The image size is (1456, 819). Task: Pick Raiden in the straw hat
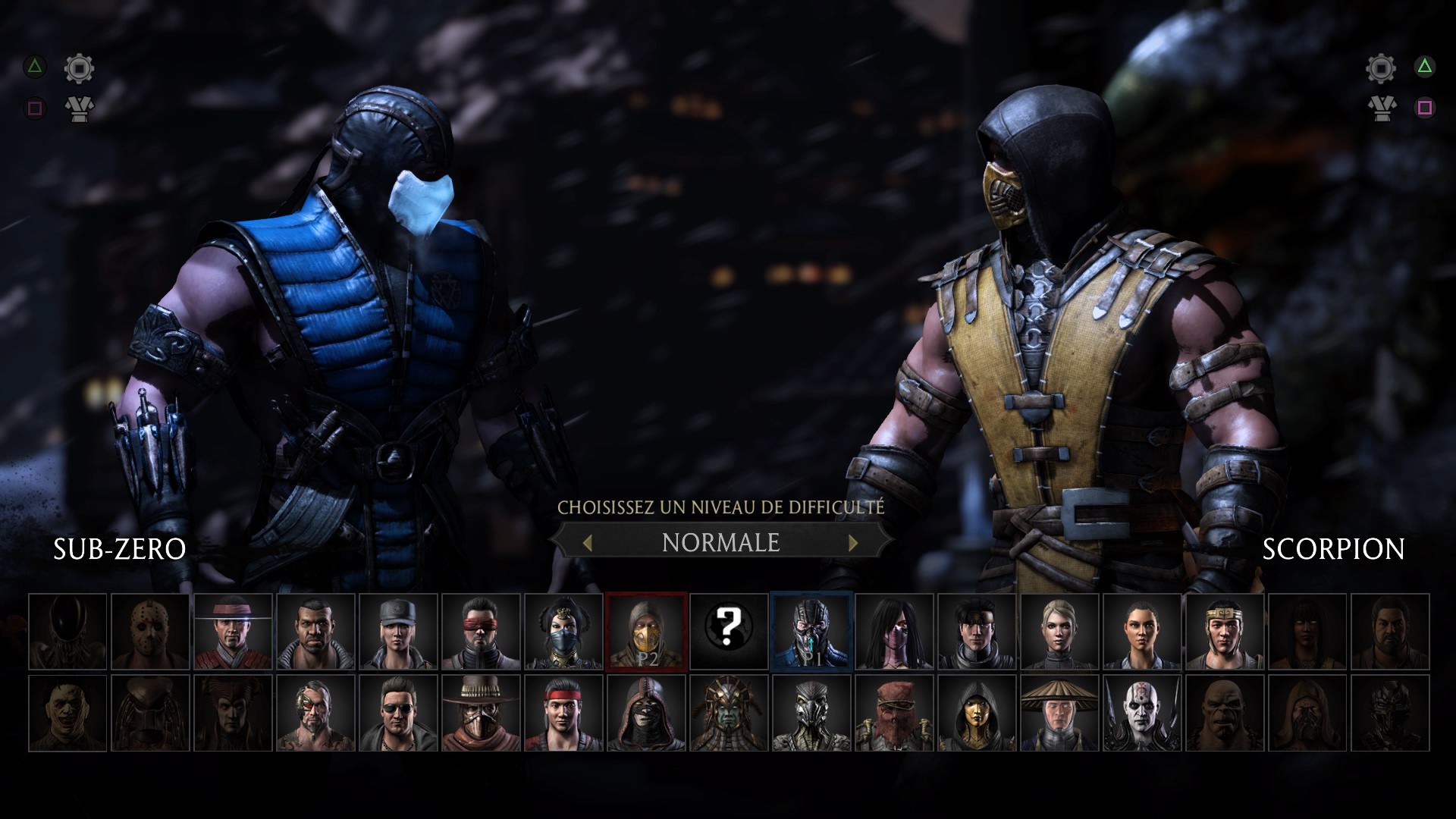(x=1059, y=714)
